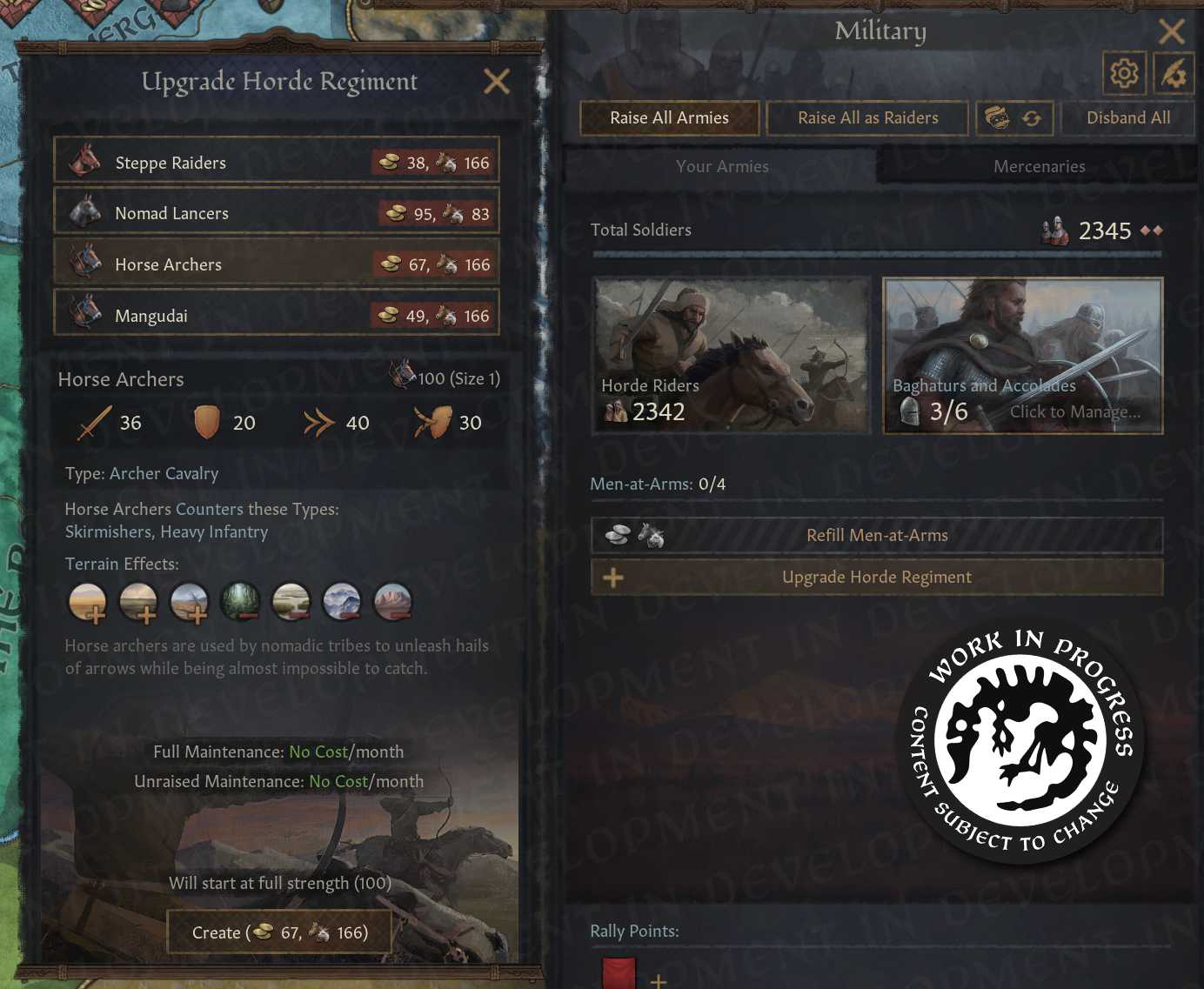The width and height of the screenshot is (1204, 989).
Task: Click Create to buy Horse Archers regiment
Action: tap(278, 932)
